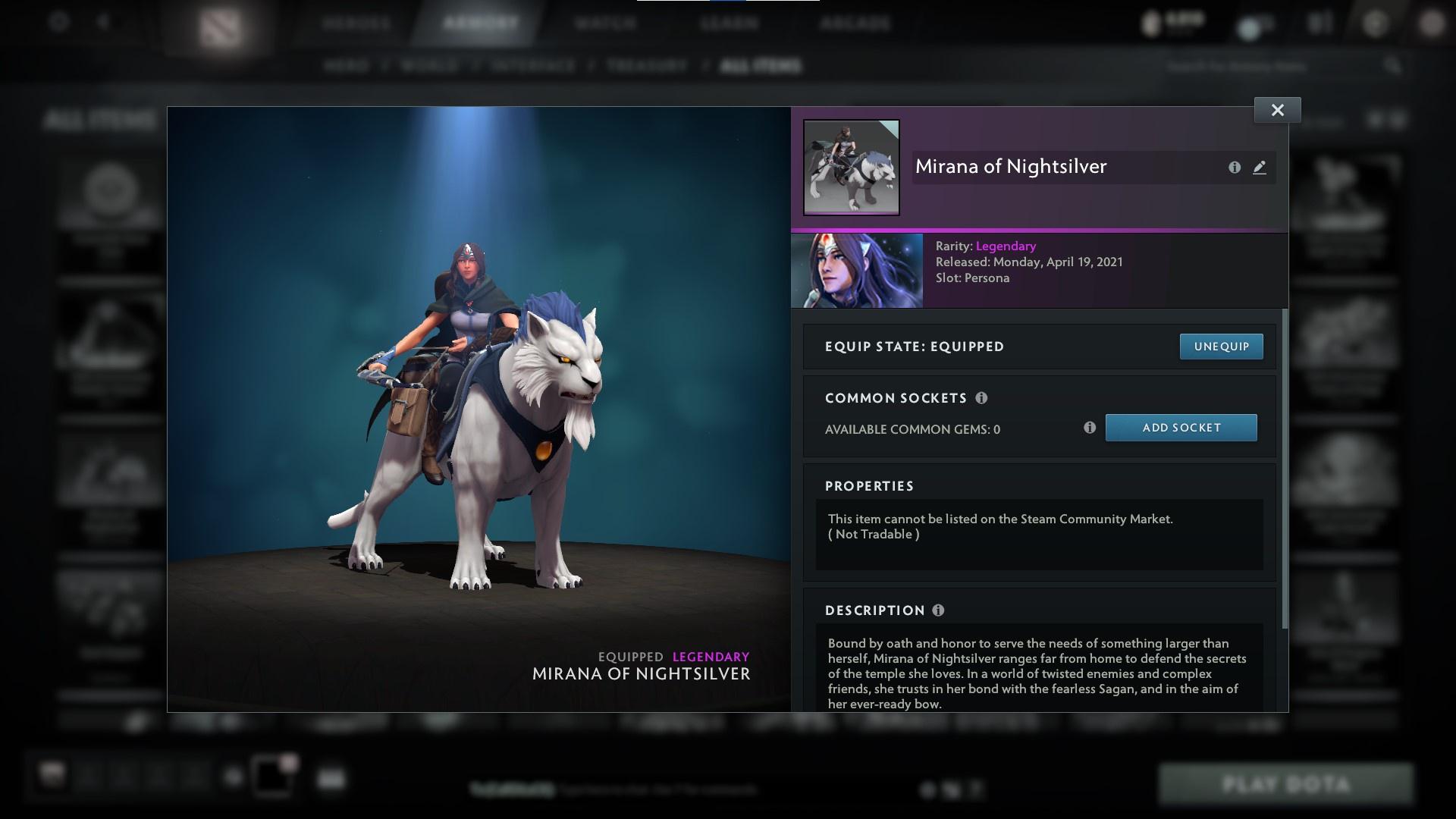Screen dimensions: 1456x819
Task: Click the info icon beside Mirana of Nightsilver name
Action: click(x=1233, y=168)
